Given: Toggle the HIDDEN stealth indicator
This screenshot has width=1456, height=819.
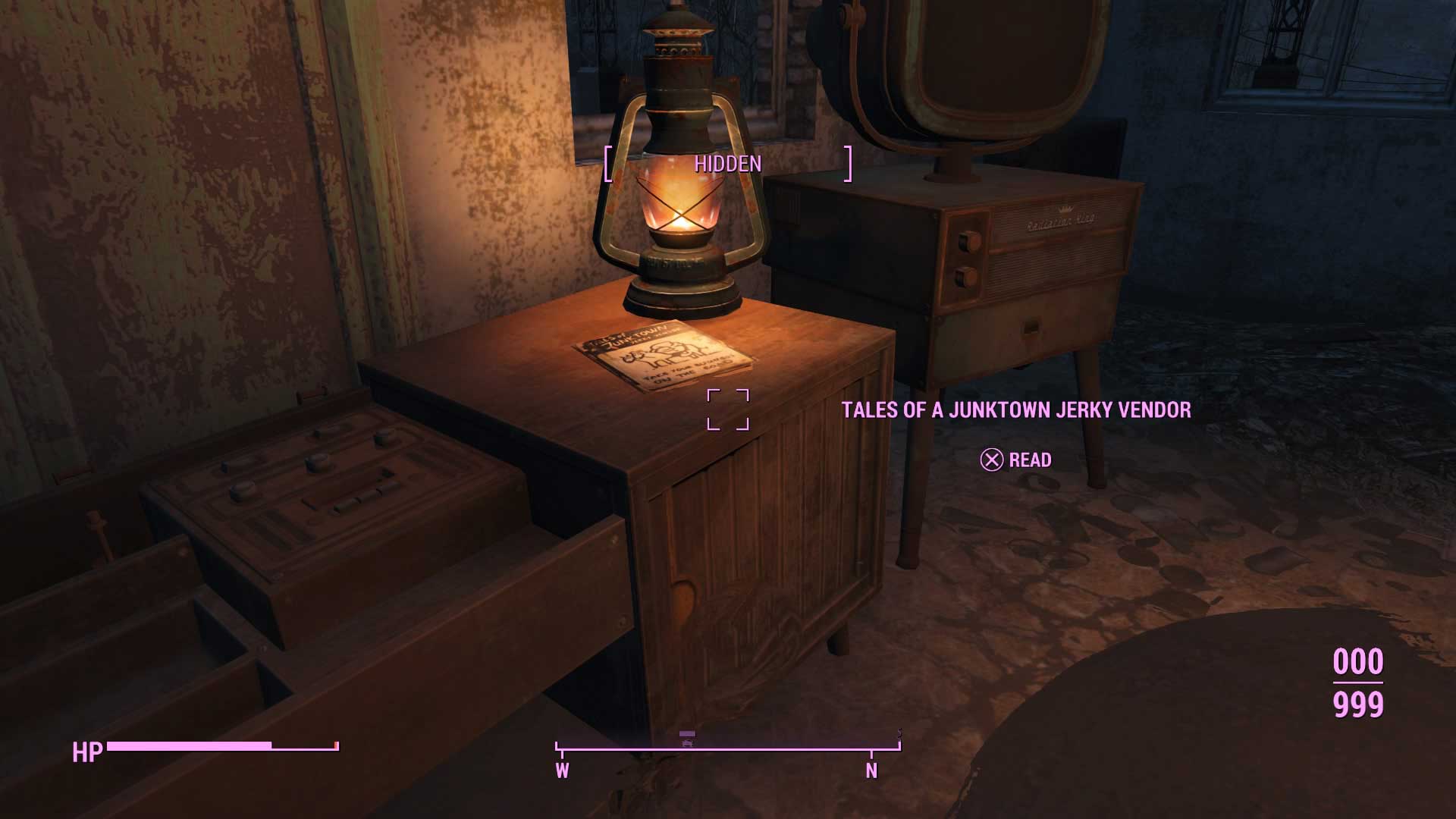Looking at the screenshot, I should (726, 162).
